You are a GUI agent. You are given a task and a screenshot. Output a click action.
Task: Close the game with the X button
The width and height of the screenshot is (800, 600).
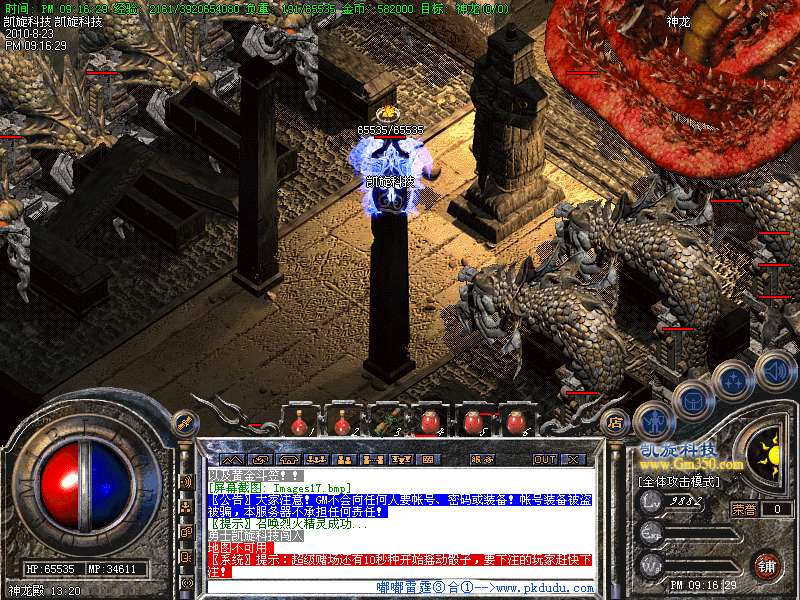click(573, 460)
